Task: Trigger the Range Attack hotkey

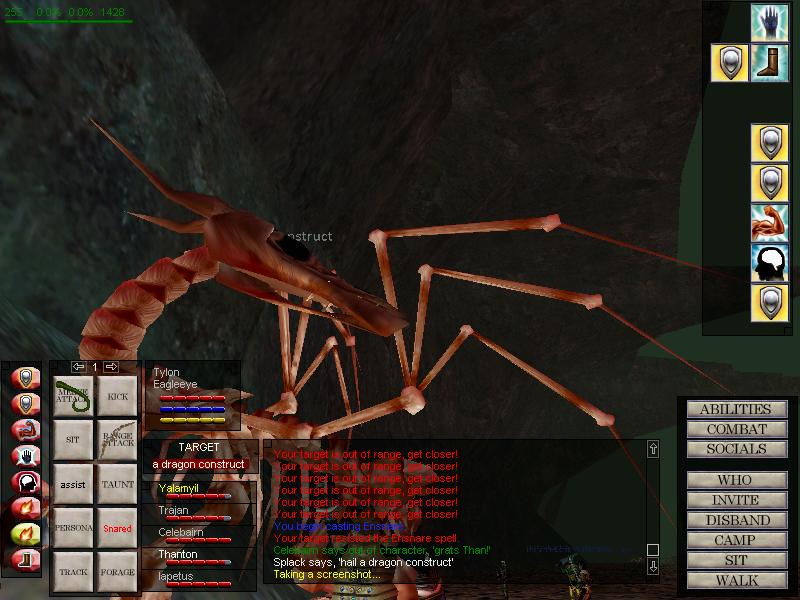Action: (x=117, y=440)
